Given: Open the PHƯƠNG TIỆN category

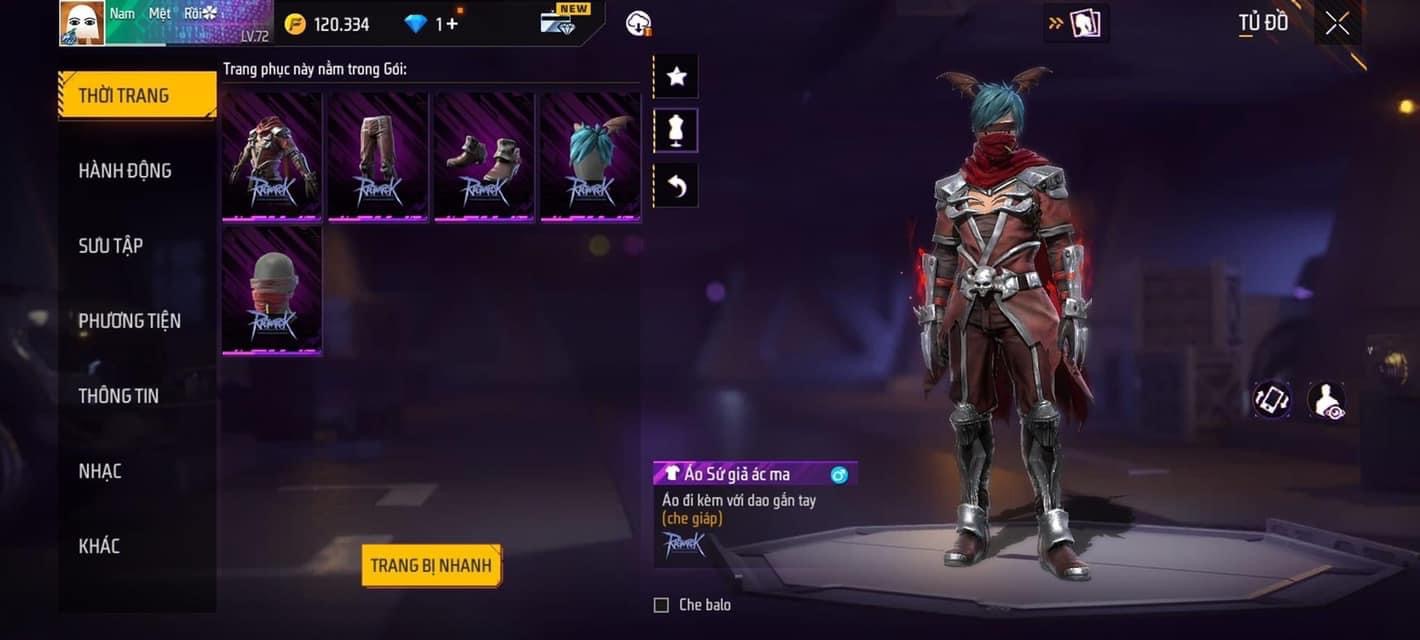Looking at the screenshot, I should (130, 321).
